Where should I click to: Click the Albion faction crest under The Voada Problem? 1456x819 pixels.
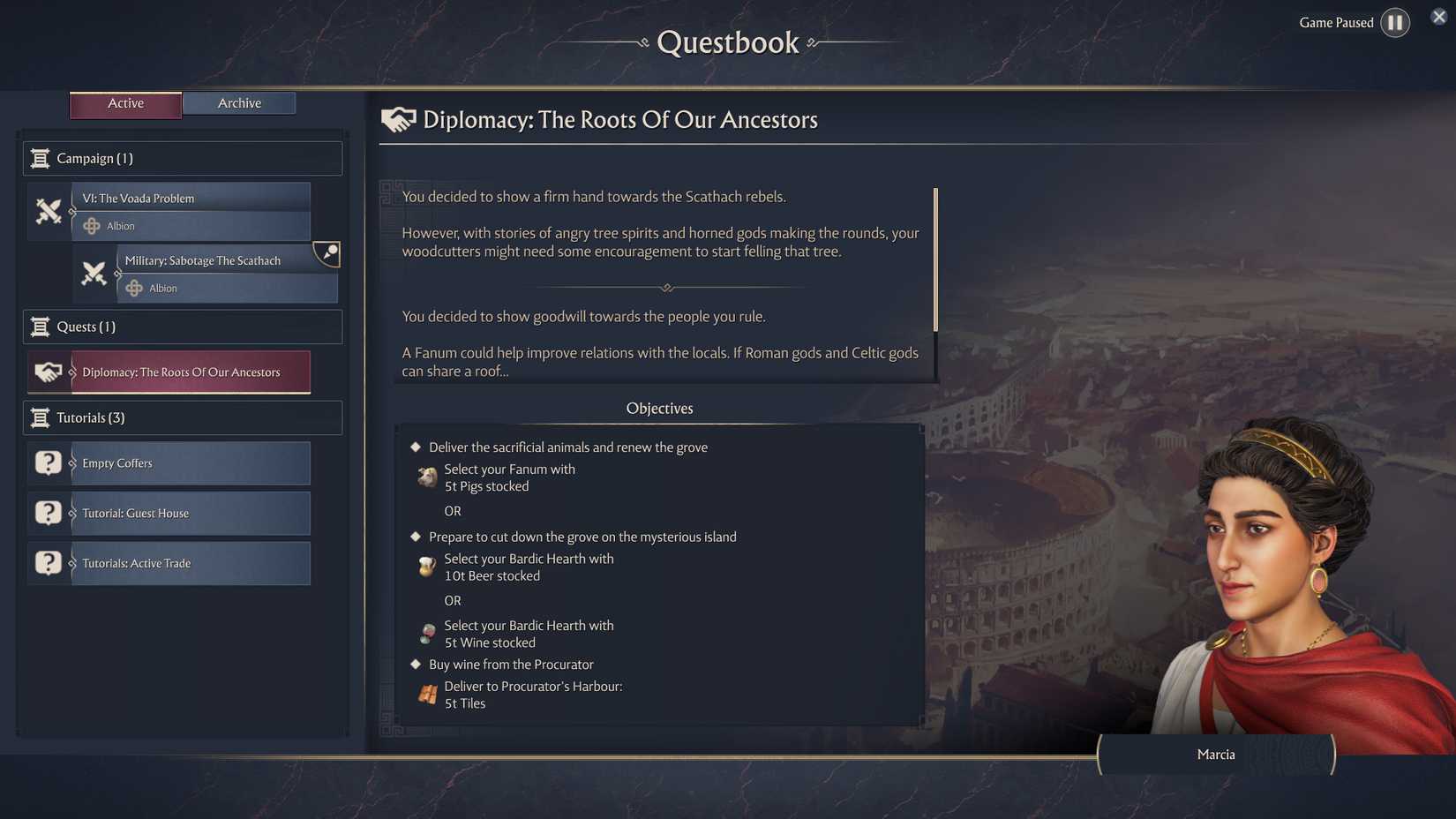92,226
